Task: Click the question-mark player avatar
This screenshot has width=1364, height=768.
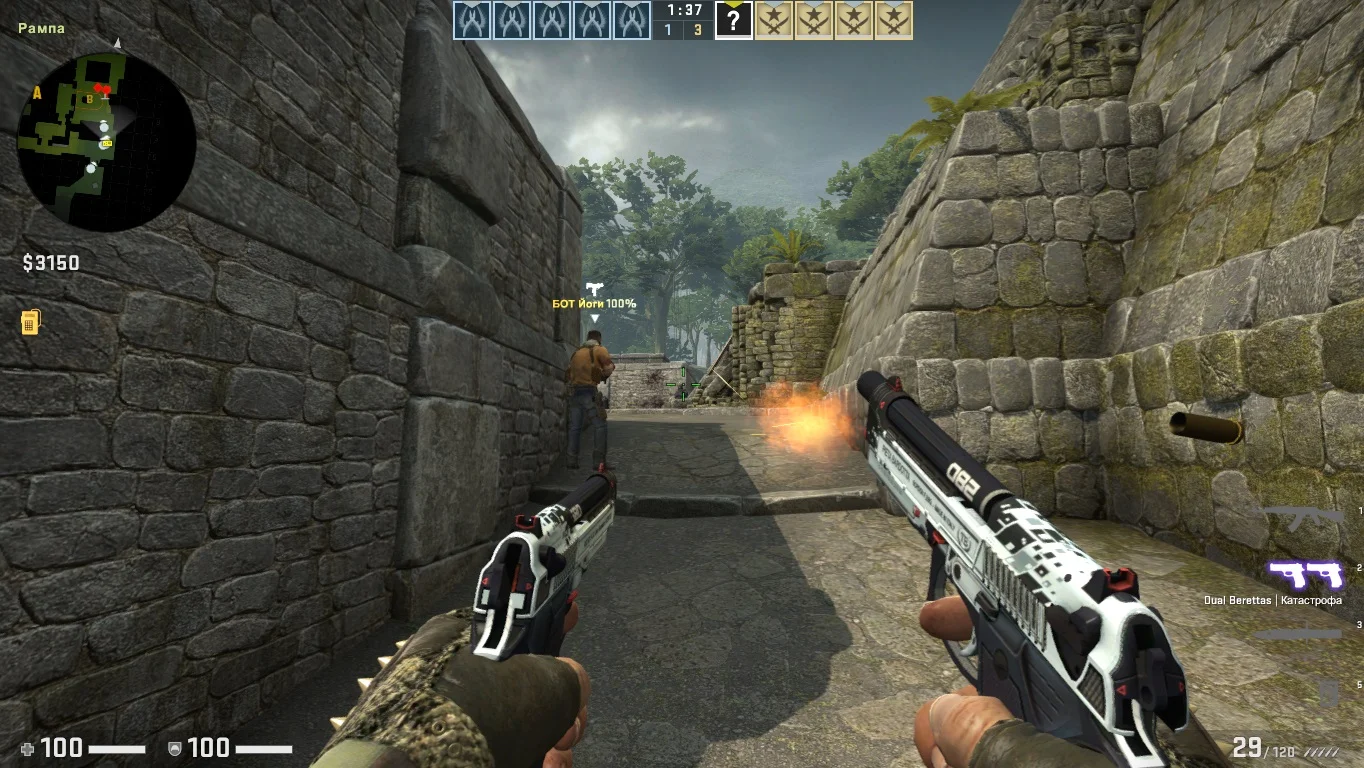Action: [733, 21]
